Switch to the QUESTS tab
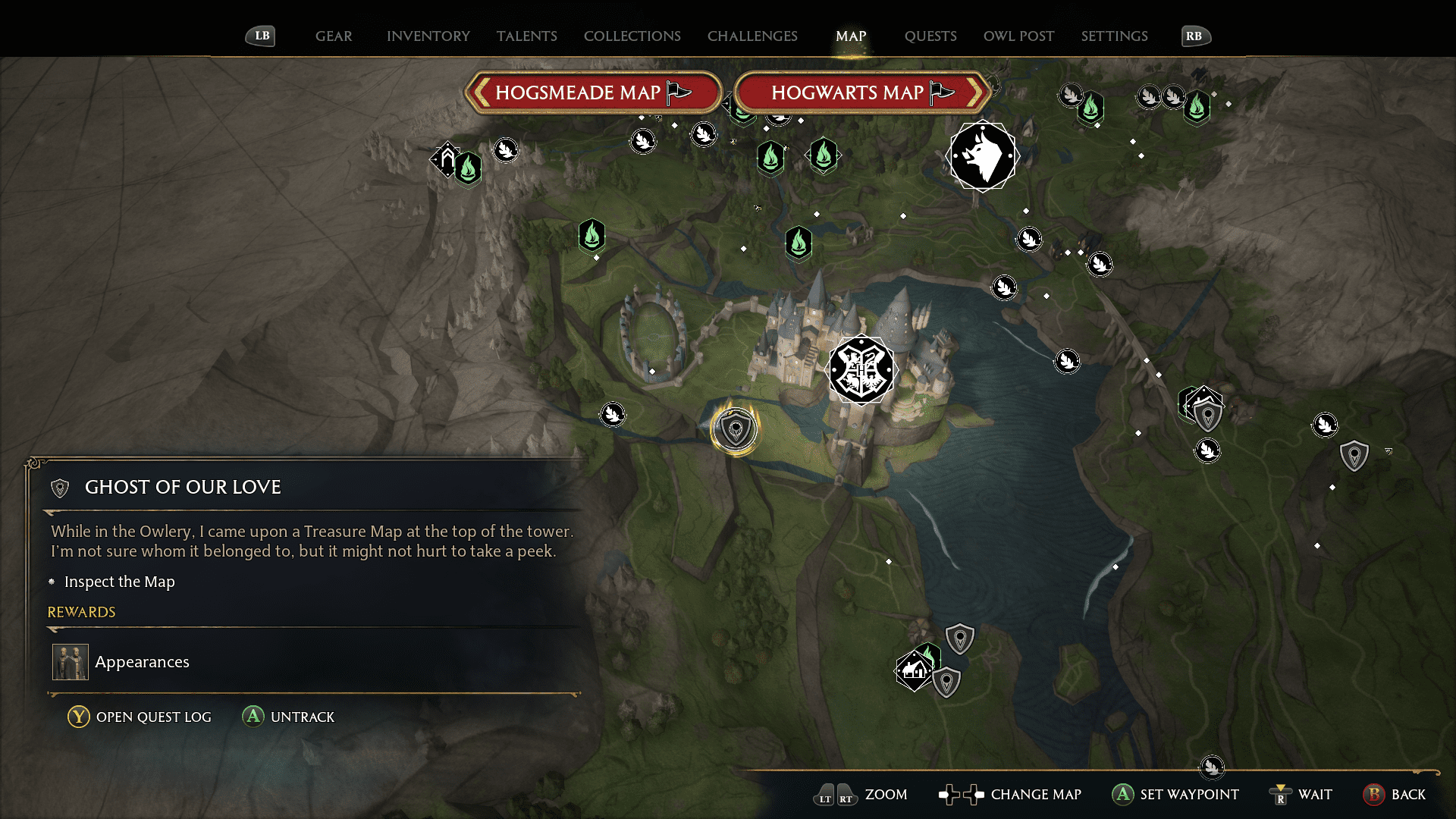The width and height of the screenshot is (1456, 819). pyautogui.click(x=930, y=36)
